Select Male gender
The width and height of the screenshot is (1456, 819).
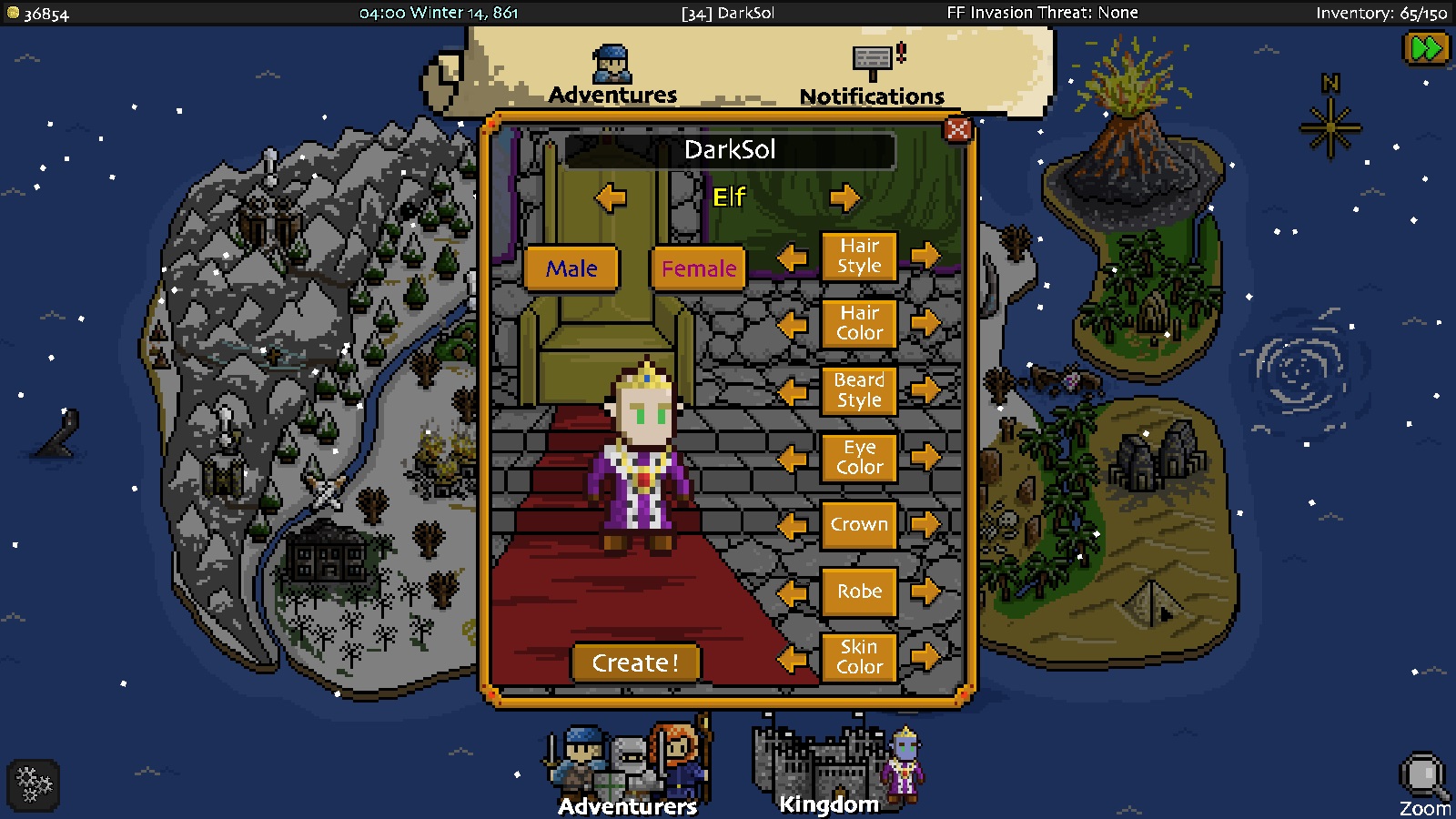click(571, 268)
